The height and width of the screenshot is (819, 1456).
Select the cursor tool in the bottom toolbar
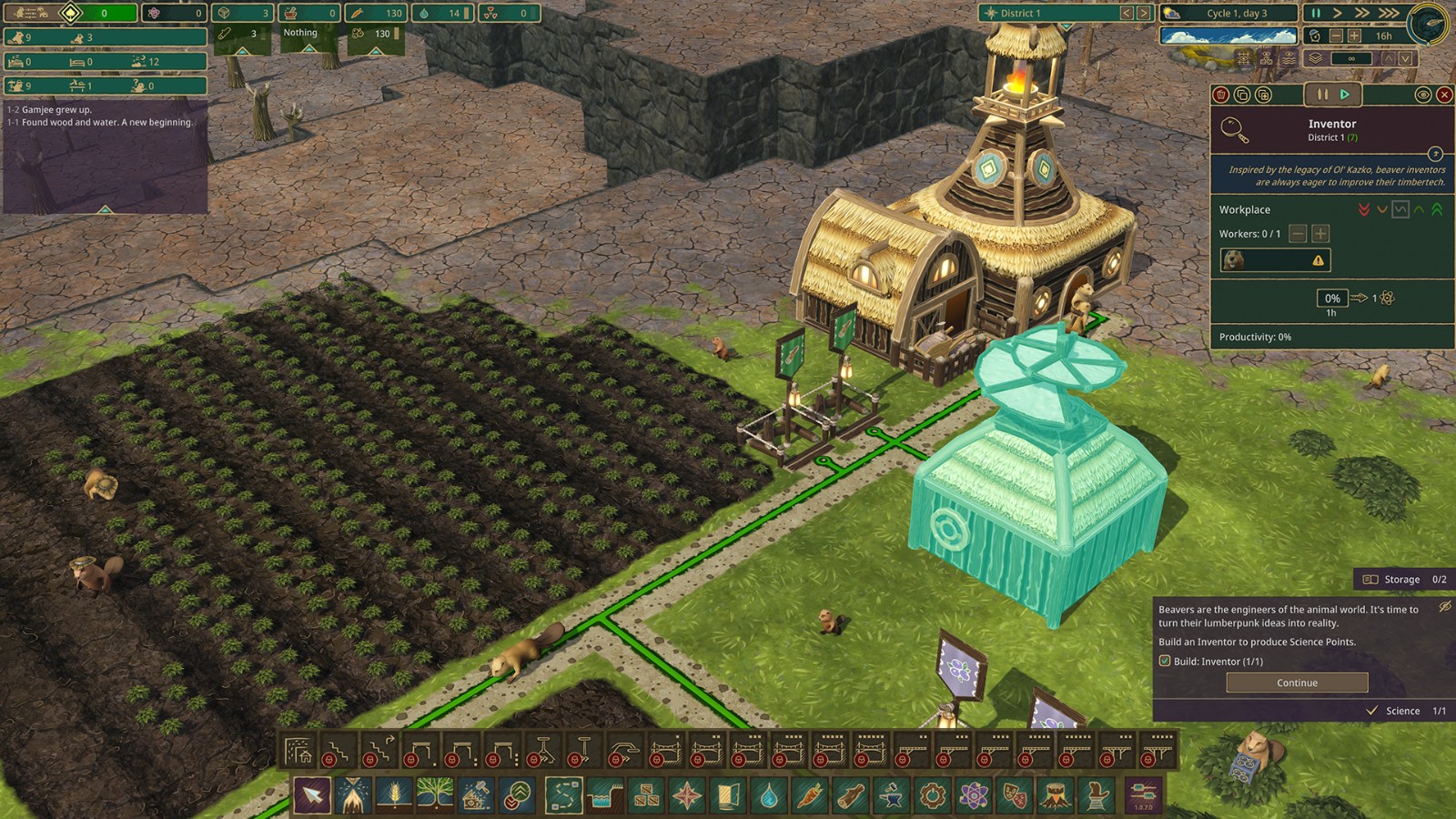[x=311, y=796]
